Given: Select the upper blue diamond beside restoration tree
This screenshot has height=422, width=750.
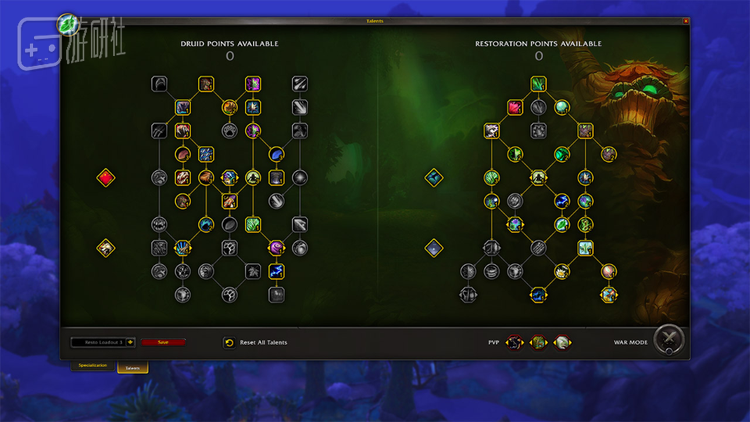Looking at the screenshot, I should pos(433,178).
